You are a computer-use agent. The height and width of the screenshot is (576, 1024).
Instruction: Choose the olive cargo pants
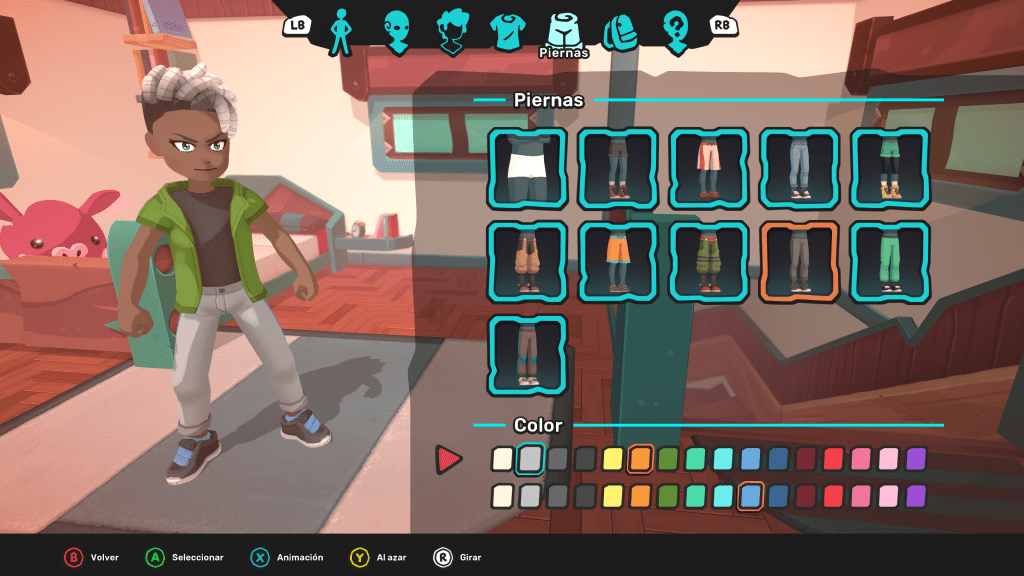(x=709, y=261)
